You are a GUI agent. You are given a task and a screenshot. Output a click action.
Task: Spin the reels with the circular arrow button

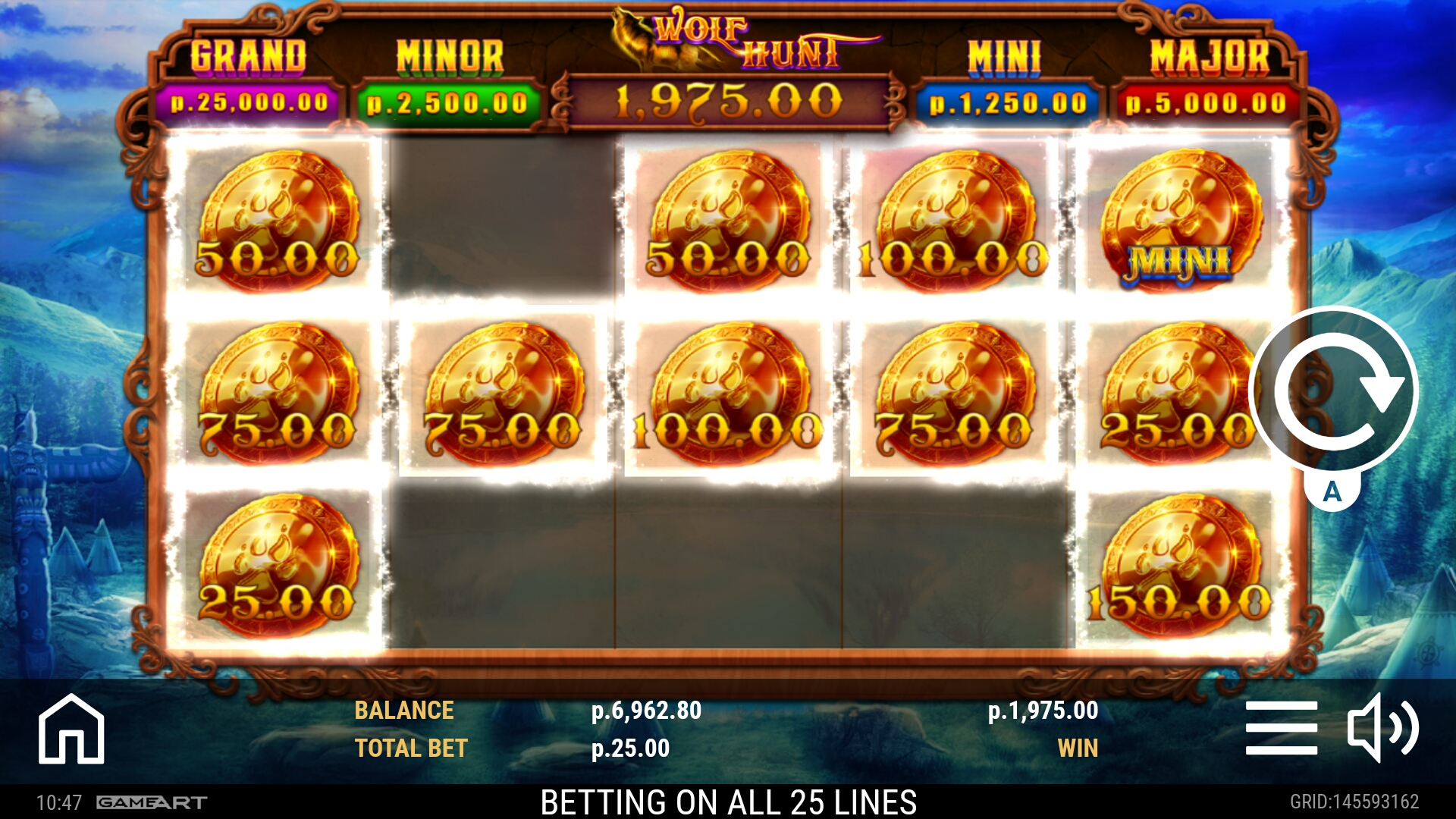[1333, 391]
